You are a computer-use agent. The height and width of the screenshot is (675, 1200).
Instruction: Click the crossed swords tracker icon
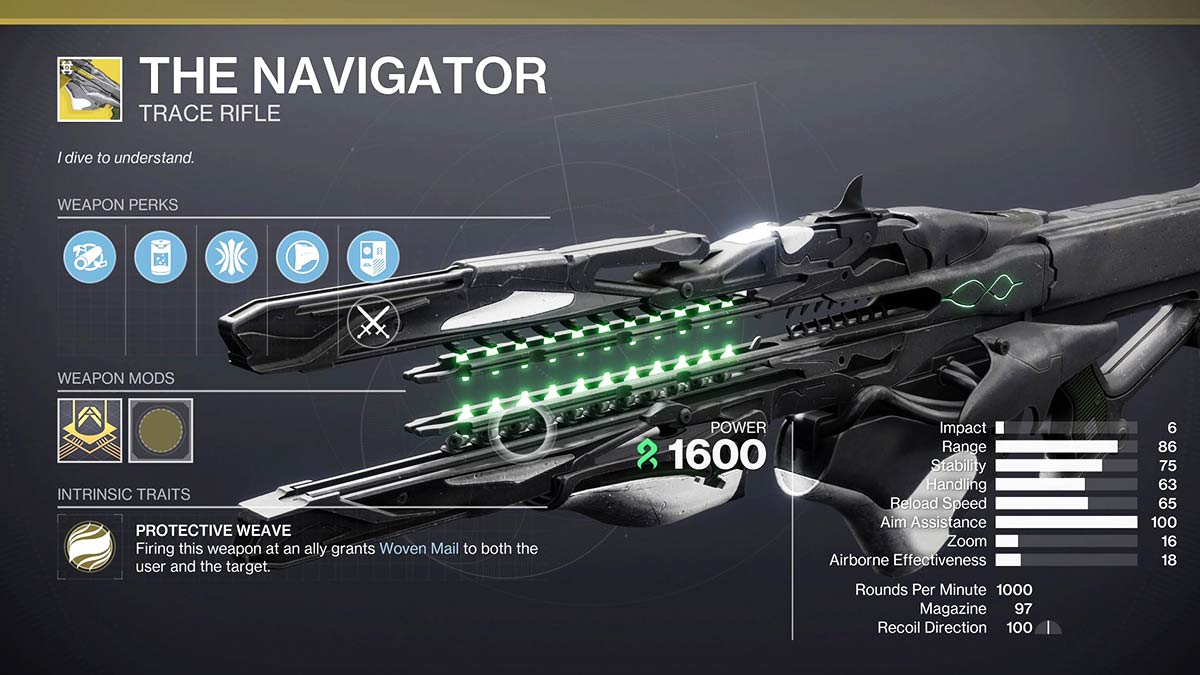tap(372, 323)
